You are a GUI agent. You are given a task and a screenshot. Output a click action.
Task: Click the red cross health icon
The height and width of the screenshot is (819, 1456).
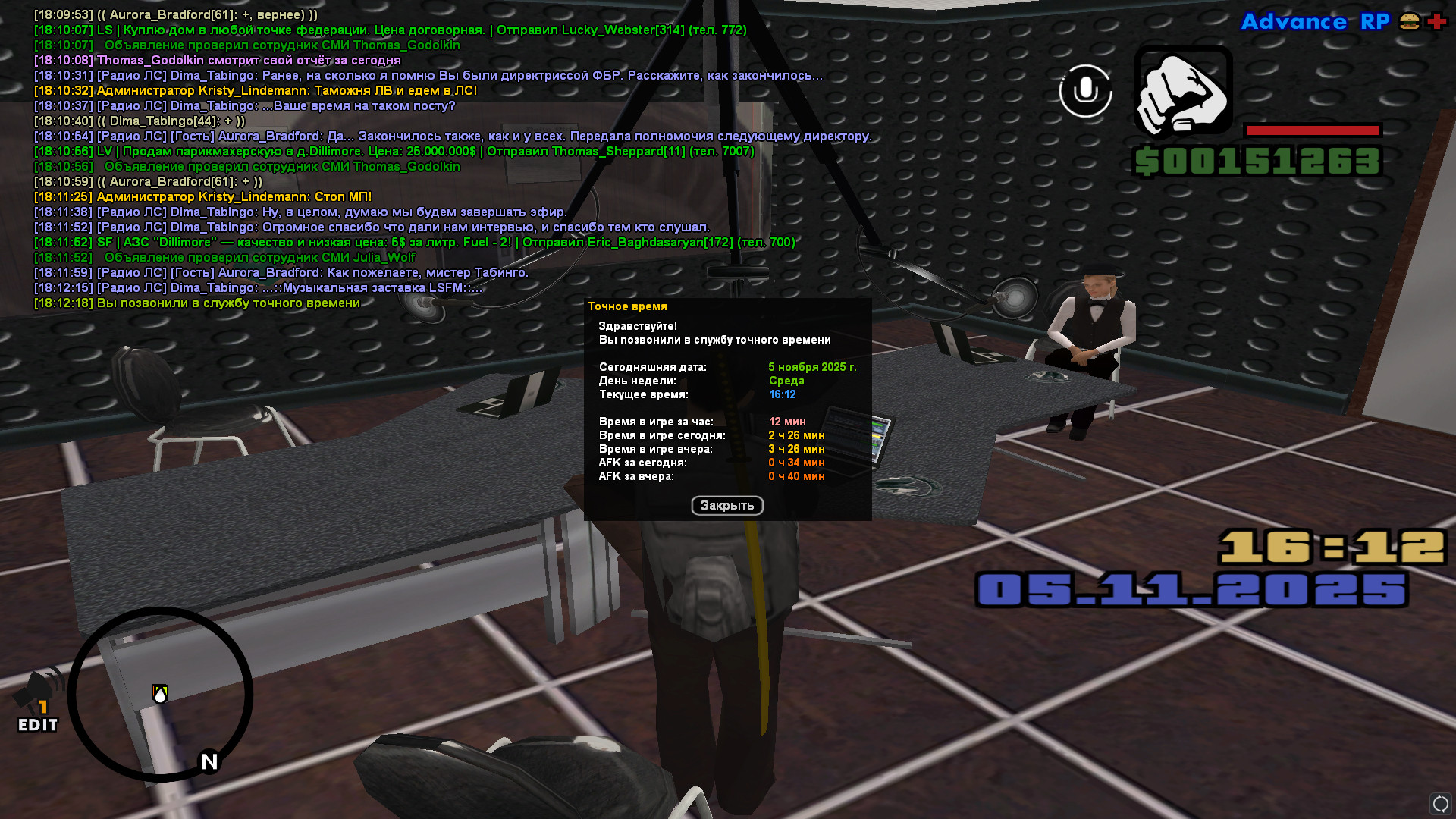1436,22
